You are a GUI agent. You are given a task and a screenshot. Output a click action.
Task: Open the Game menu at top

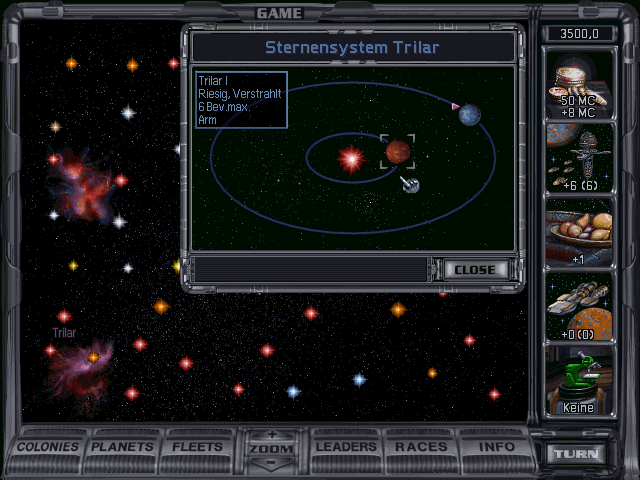[279, 13]
